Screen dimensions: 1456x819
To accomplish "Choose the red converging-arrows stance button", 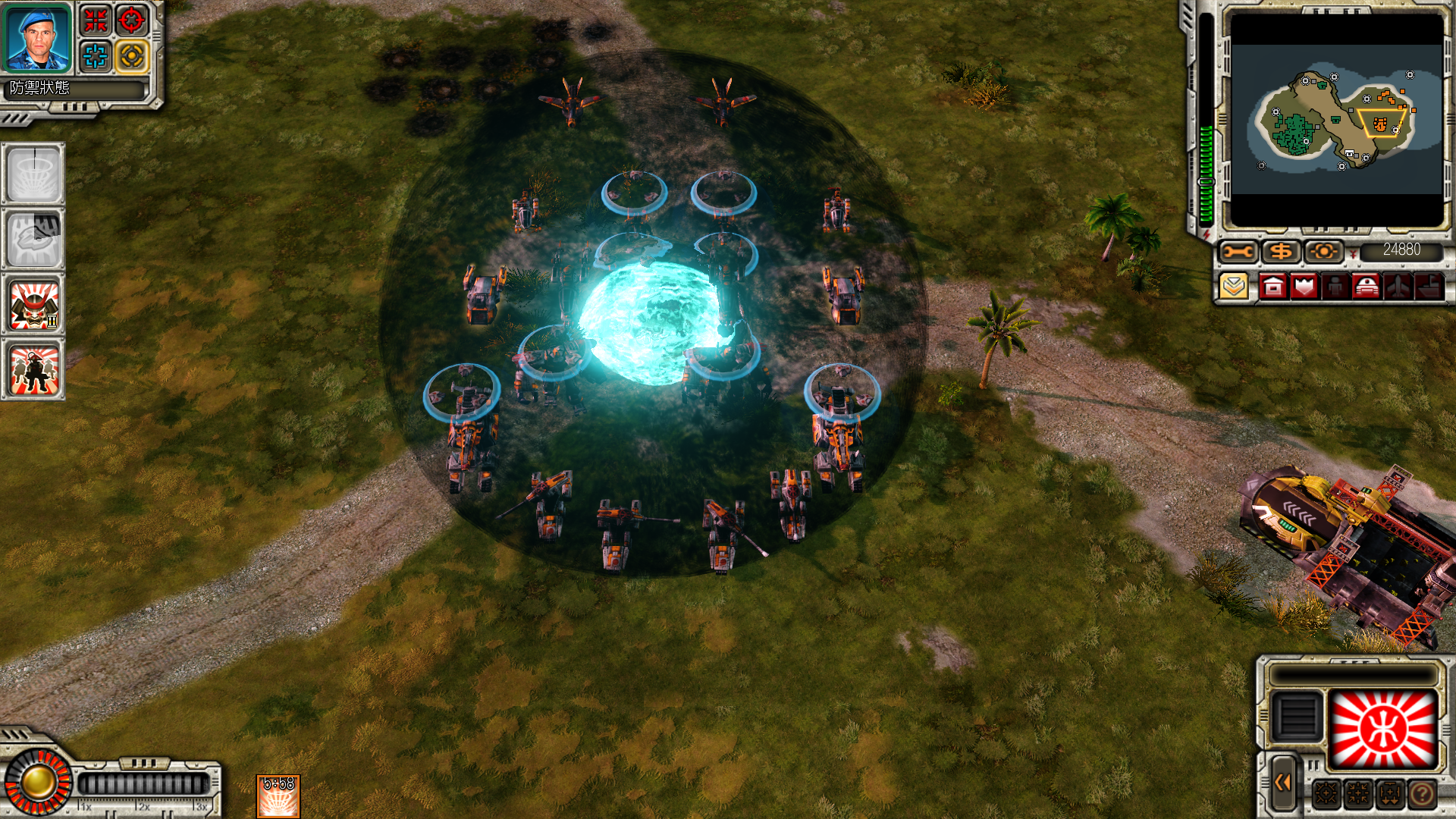I will pyautogui.click(x=96, y=20).
